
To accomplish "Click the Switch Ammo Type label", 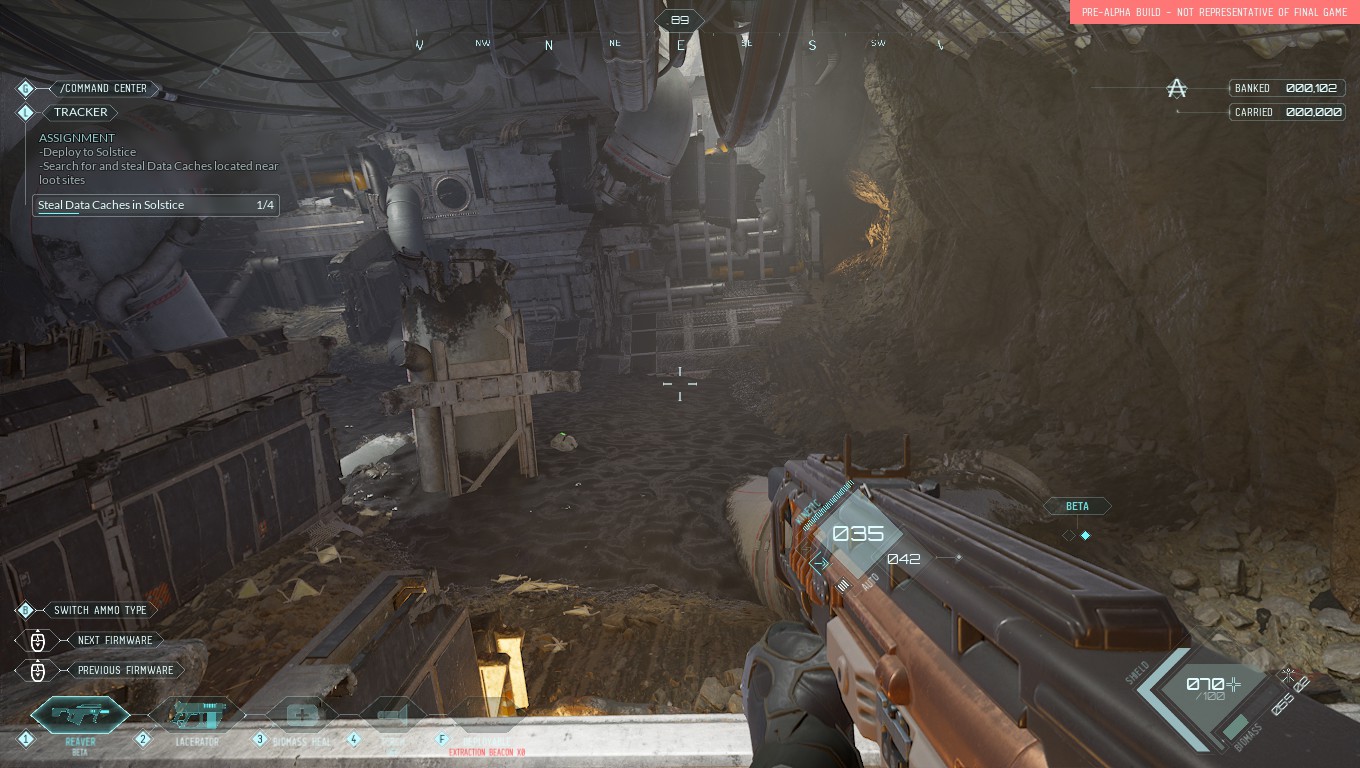I will pyautogui.click(x=100, y=610).
